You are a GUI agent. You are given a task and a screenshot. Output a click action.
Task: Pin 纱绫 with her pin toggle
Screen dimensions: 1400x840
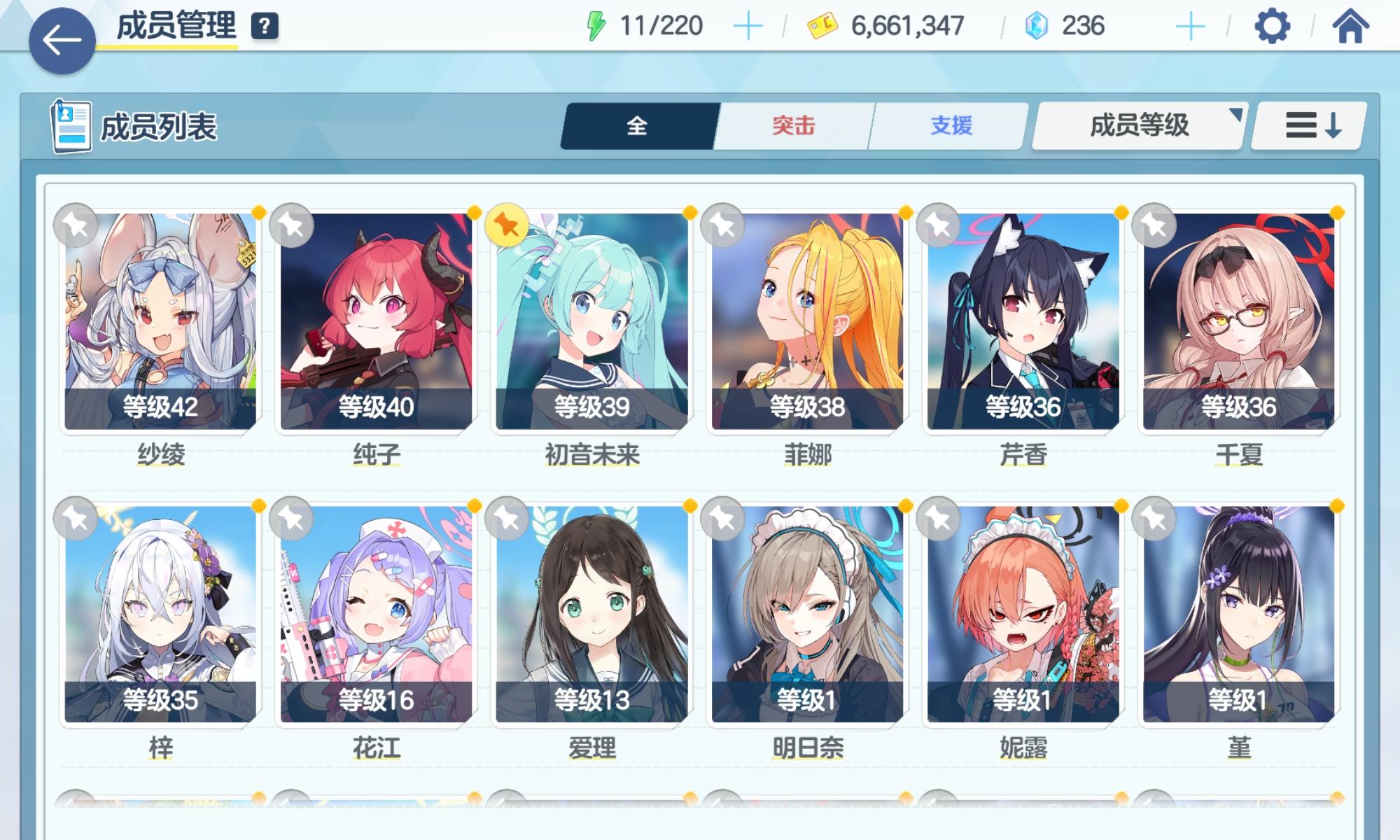[77, 225]
